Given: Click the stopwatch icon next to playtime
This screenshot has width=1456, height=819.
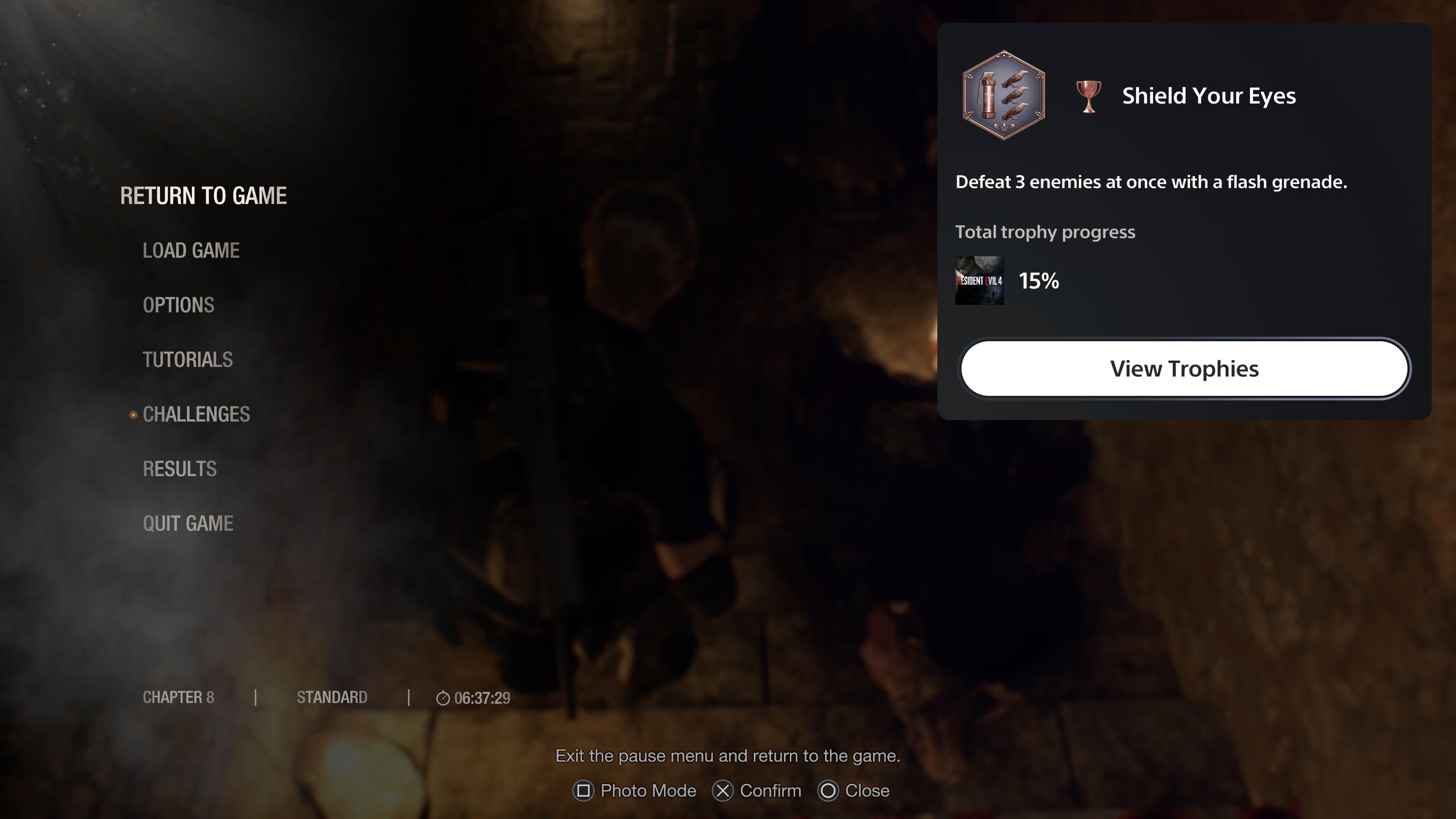Looking at the screenshot, I should tap(444, 698).
